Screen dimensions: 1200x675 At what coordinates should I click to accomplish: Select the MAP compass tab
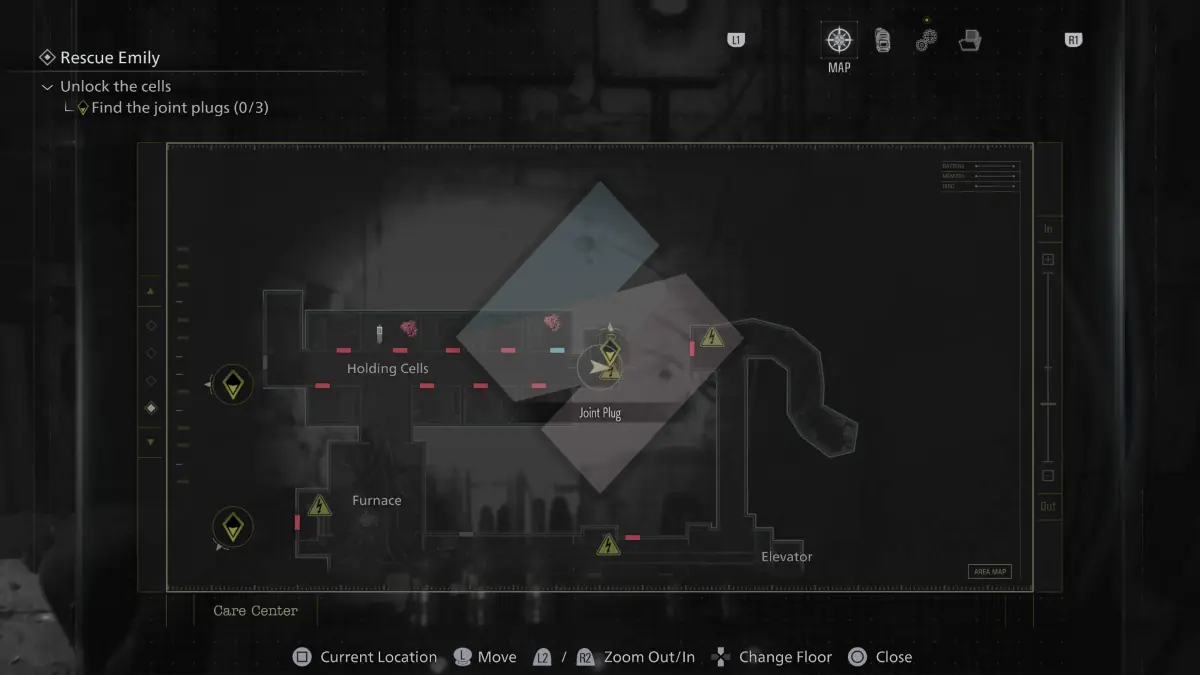coord(839,41)
